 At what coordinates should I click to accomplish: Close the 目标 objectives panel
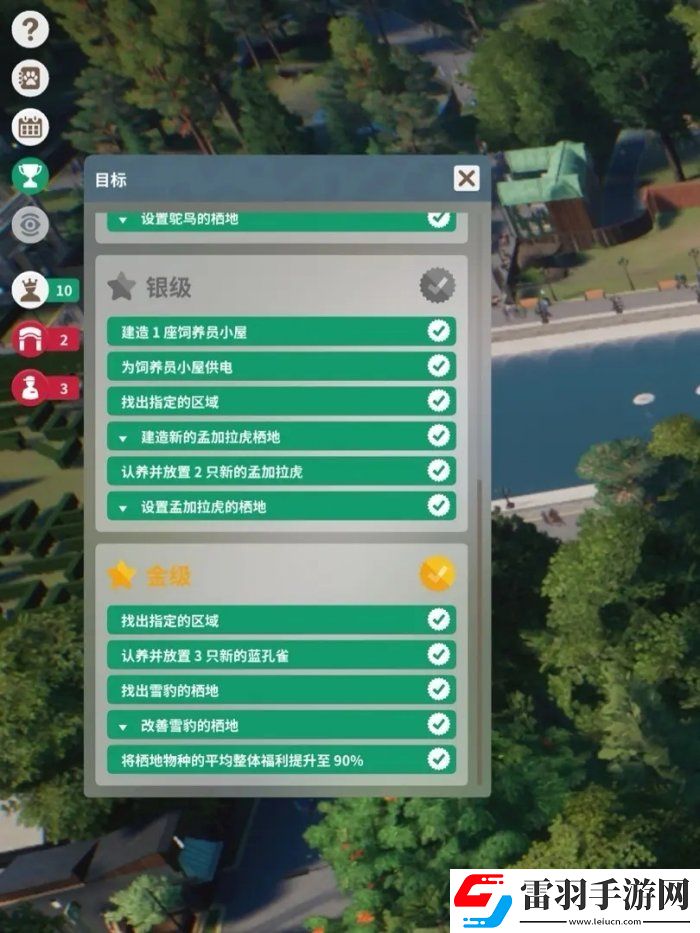click(x=466, y=179)
